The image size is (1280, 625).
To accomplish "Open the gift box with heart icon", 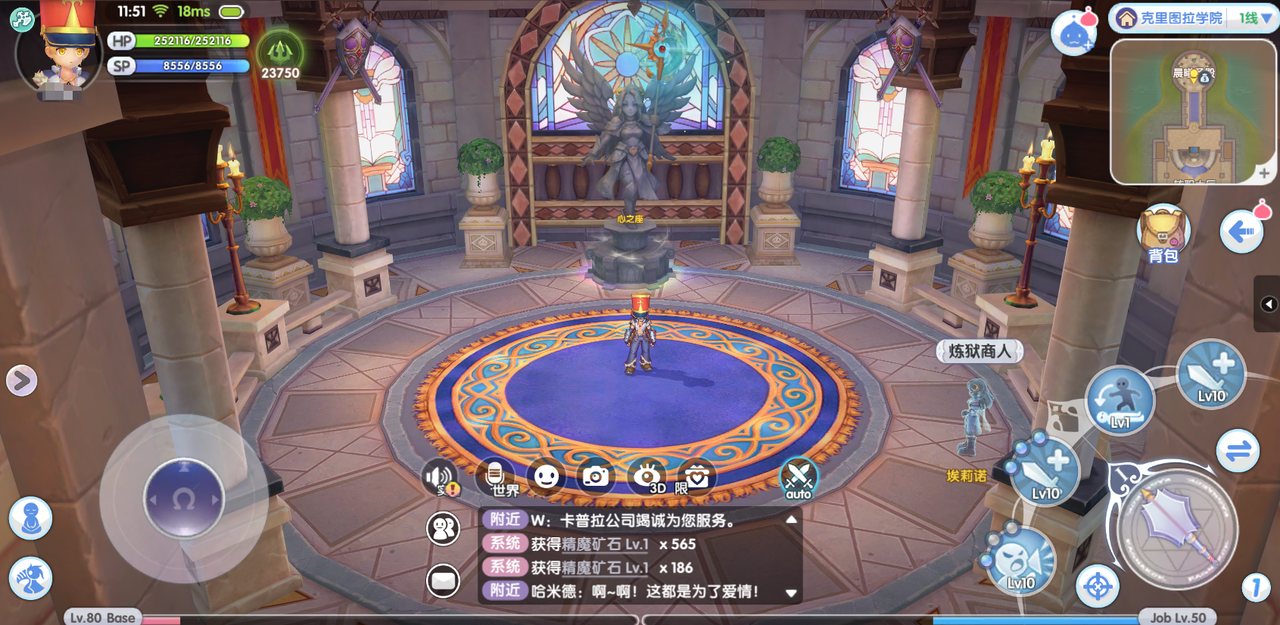I will (x=697, y=476).
